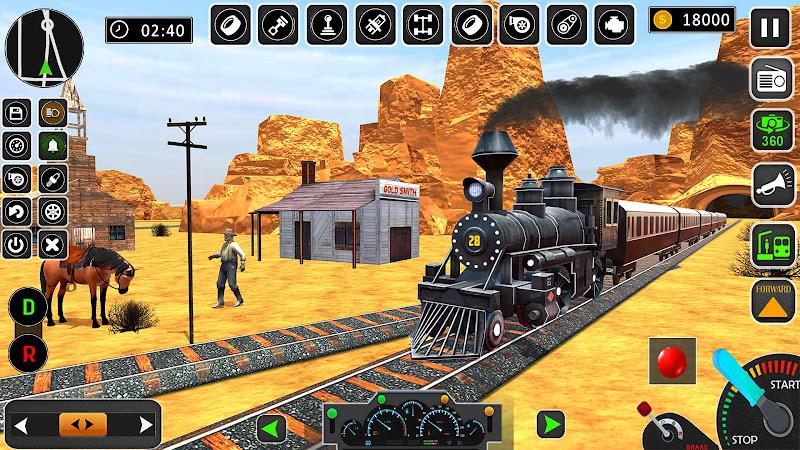Click the green left arrow button

pyautogui.click(x=270, y=428)
